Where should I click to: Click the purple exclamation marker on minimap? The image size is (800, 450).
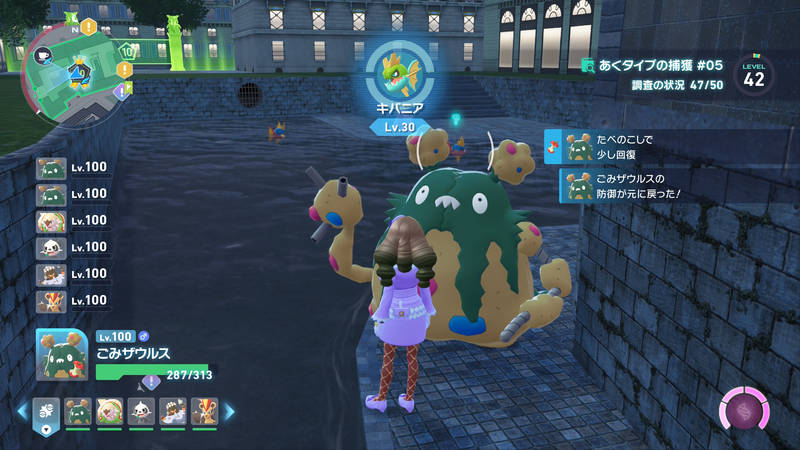pos(121,91)
